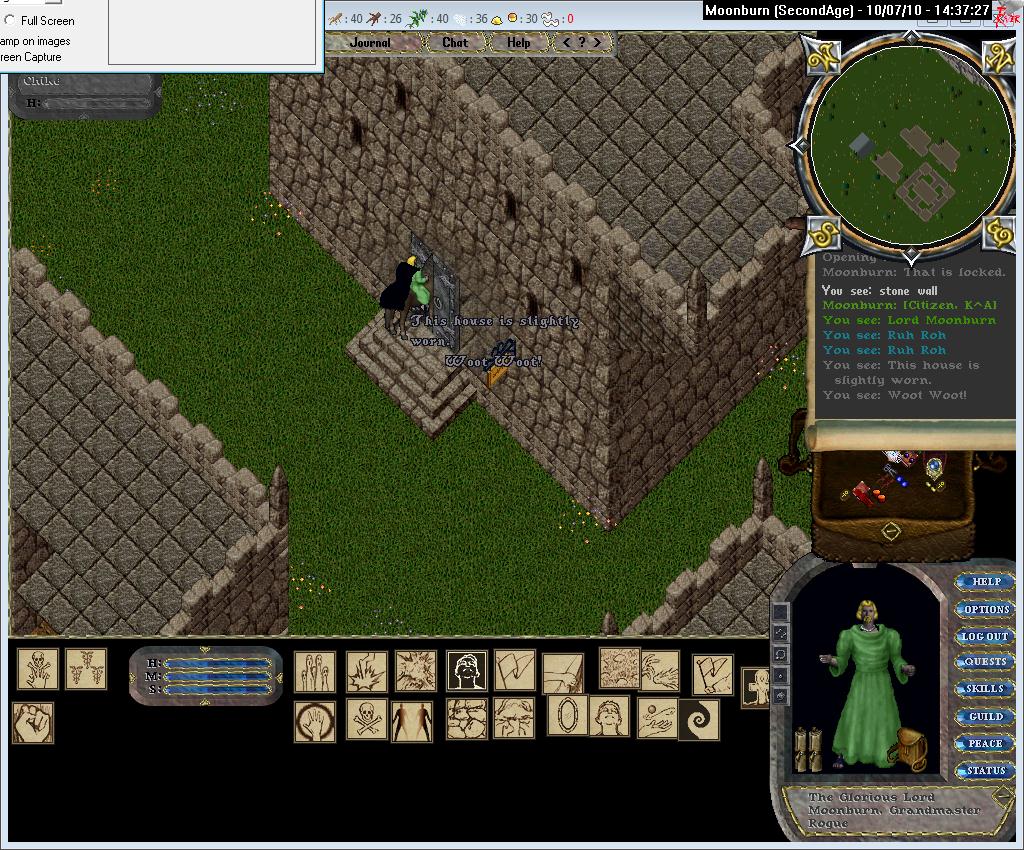Open the QUESTS button on paperdoll
The width and height of the screenshot is (1024, 850).
pos(985,662)
